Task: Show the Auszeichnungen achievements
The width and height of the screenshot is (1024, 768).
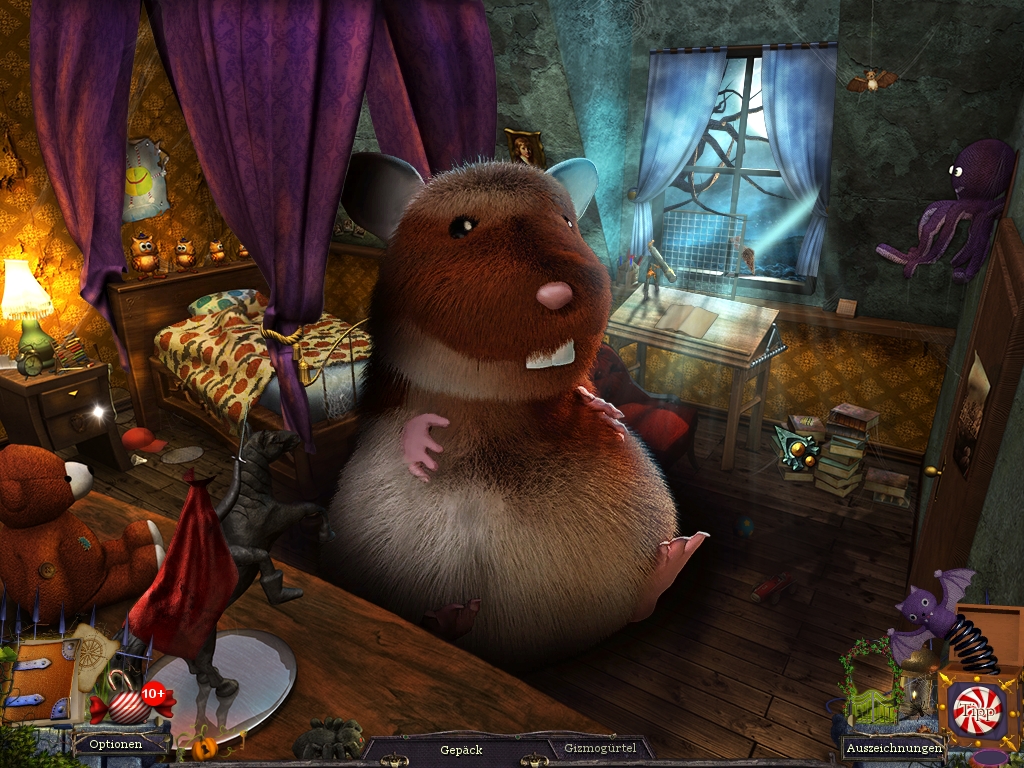Action: 893,747
